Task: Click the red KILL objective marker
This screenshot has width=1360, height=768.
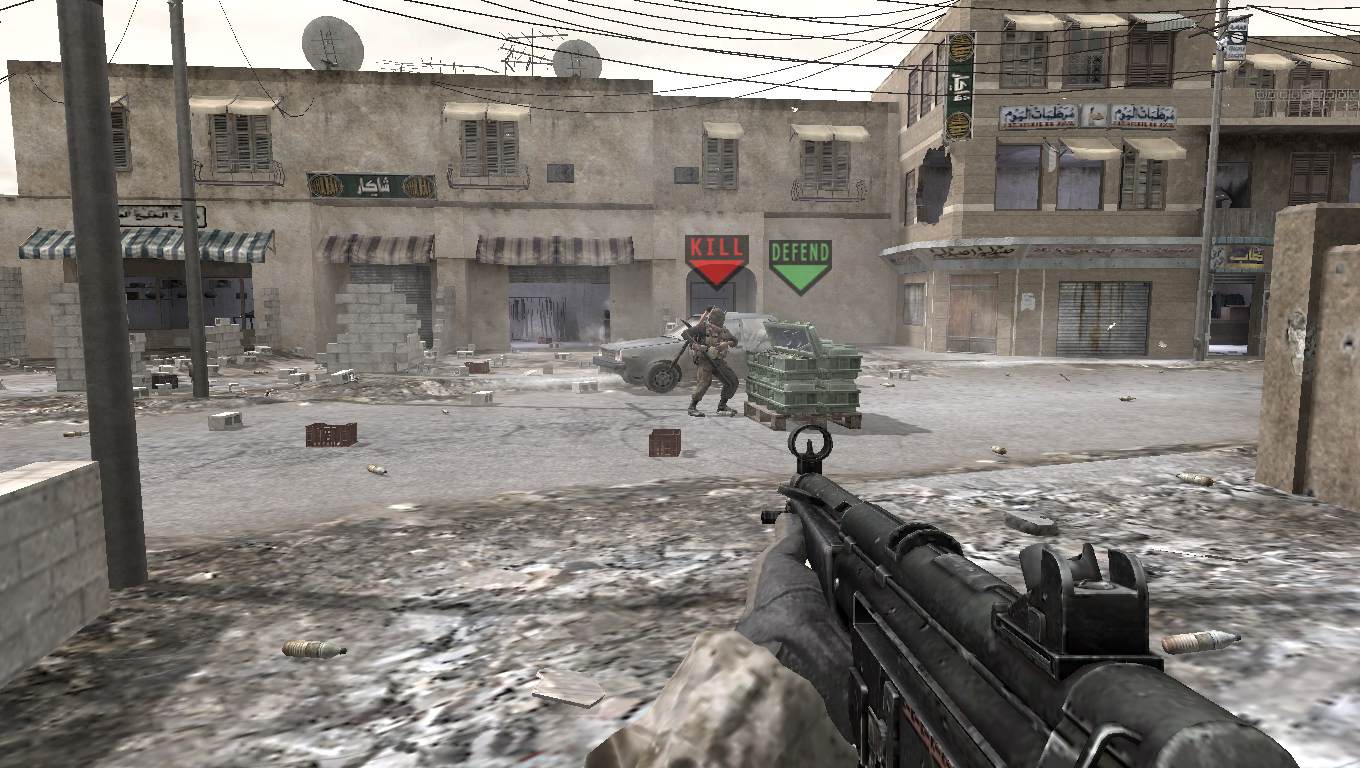Action: tap(716, 259)
